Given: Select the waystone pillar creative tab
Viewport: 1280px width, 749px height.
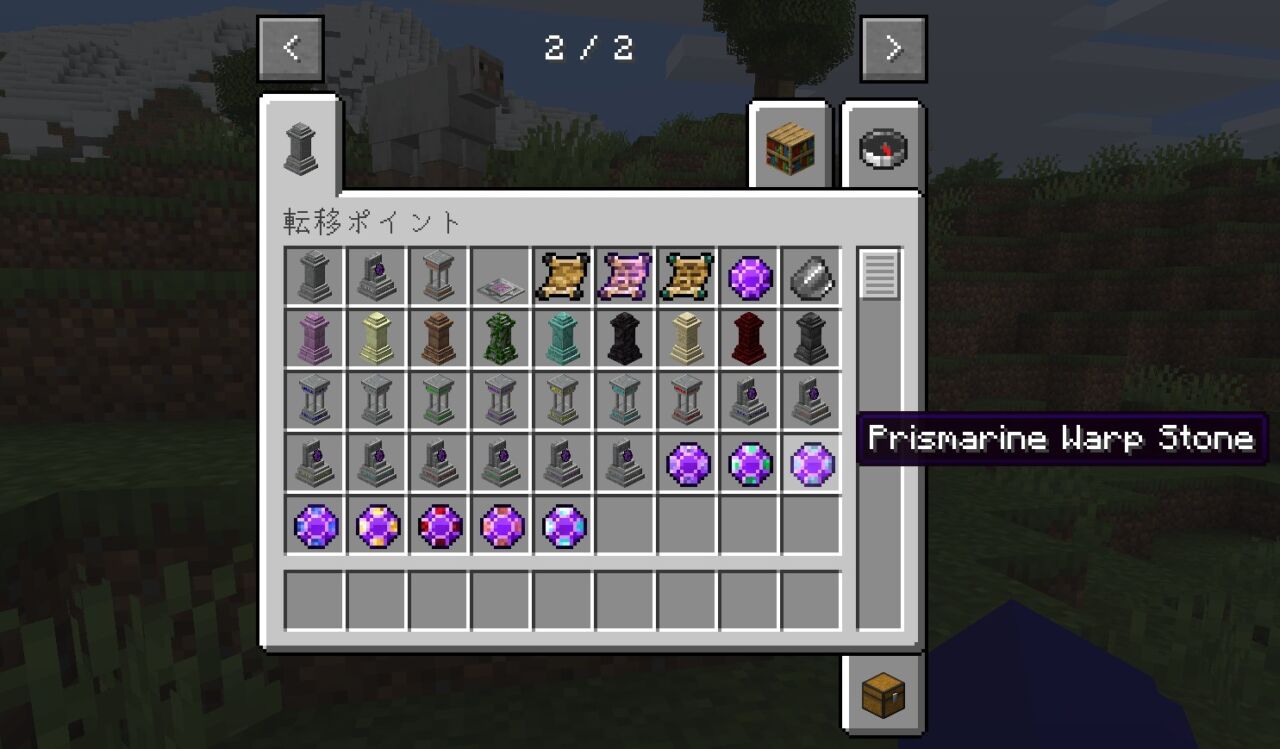Looking at the screenshot, I should (x=301, y=148).
